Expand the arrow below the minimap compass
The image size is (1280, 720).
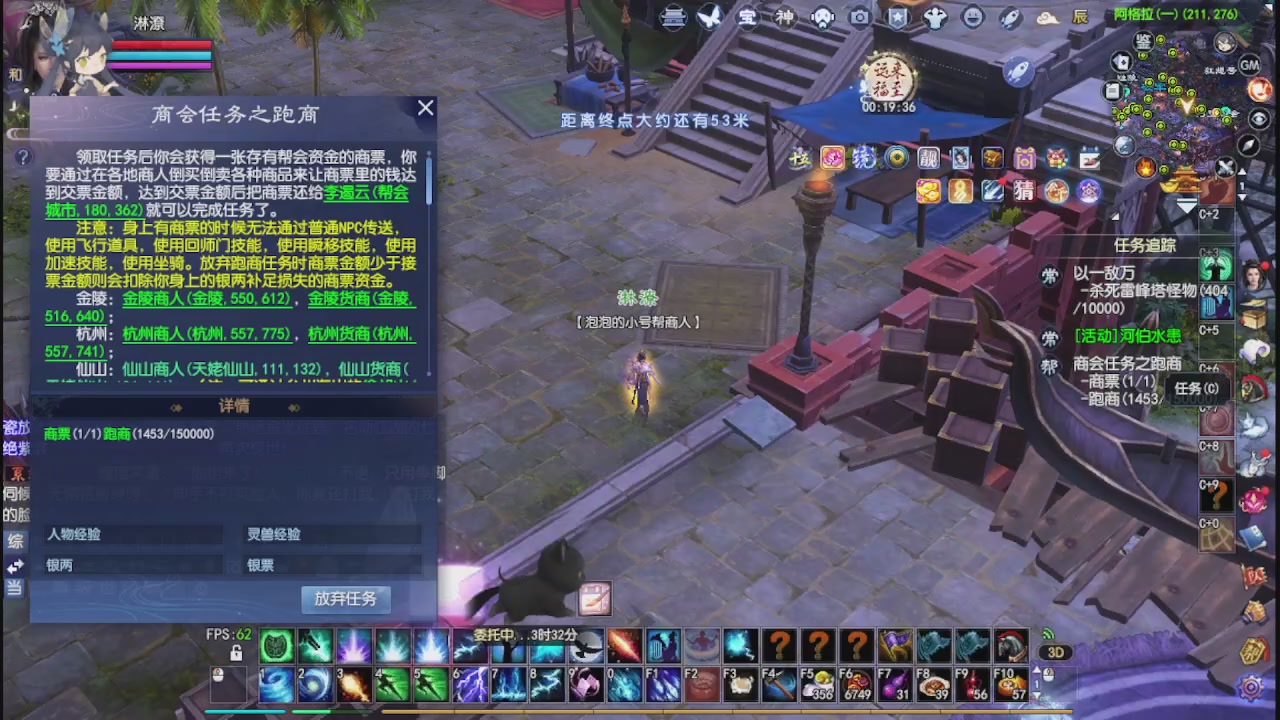pos(1186,204)
